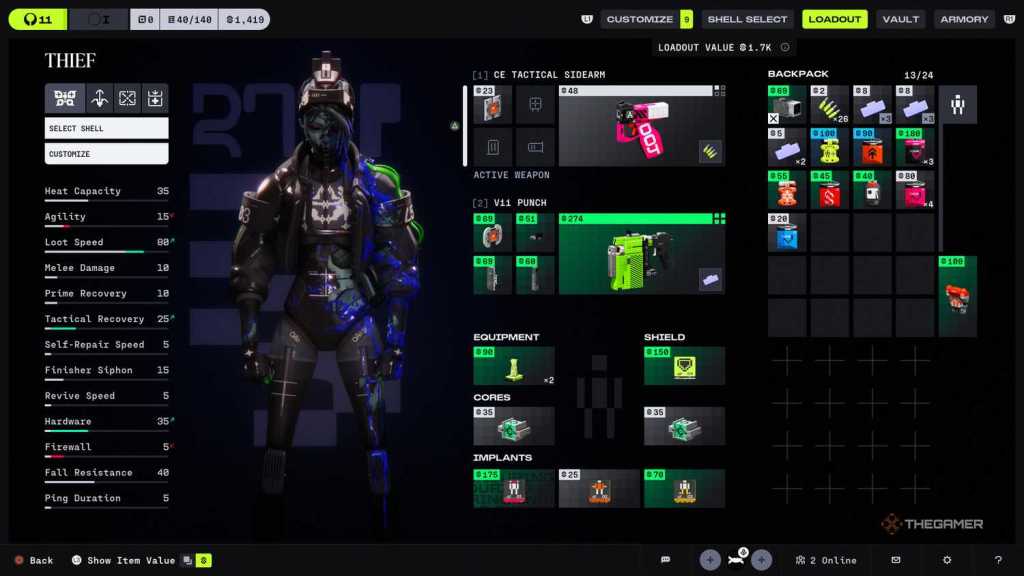Choose the Equipment slot valued 90
Image resolution: width=1024 pixels, height=576 pixels.
coord(513,366)
